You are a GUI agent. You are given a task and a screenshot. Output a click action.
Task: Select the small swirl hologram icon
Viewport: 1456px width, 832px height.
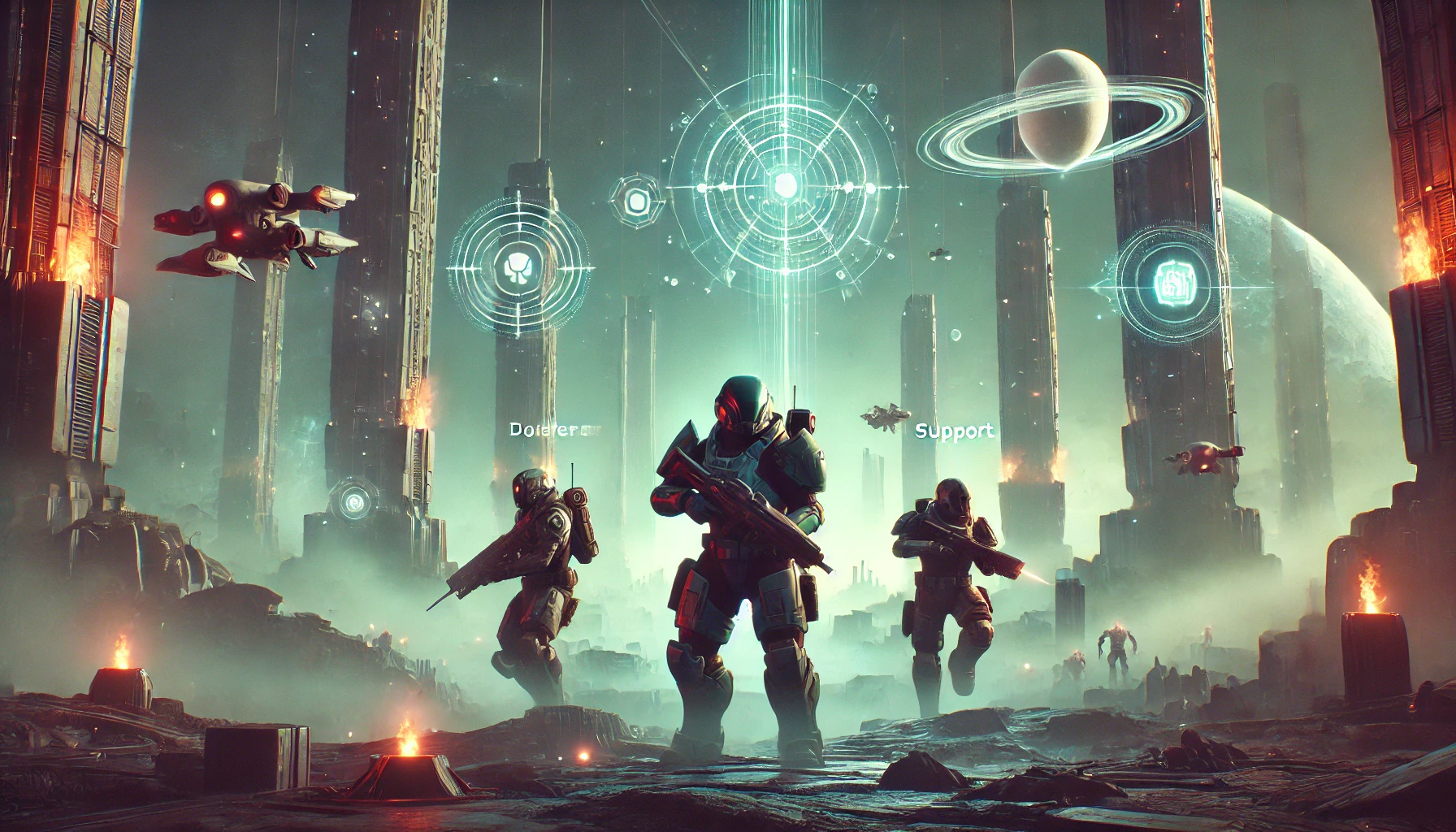[x=353, y=501]
